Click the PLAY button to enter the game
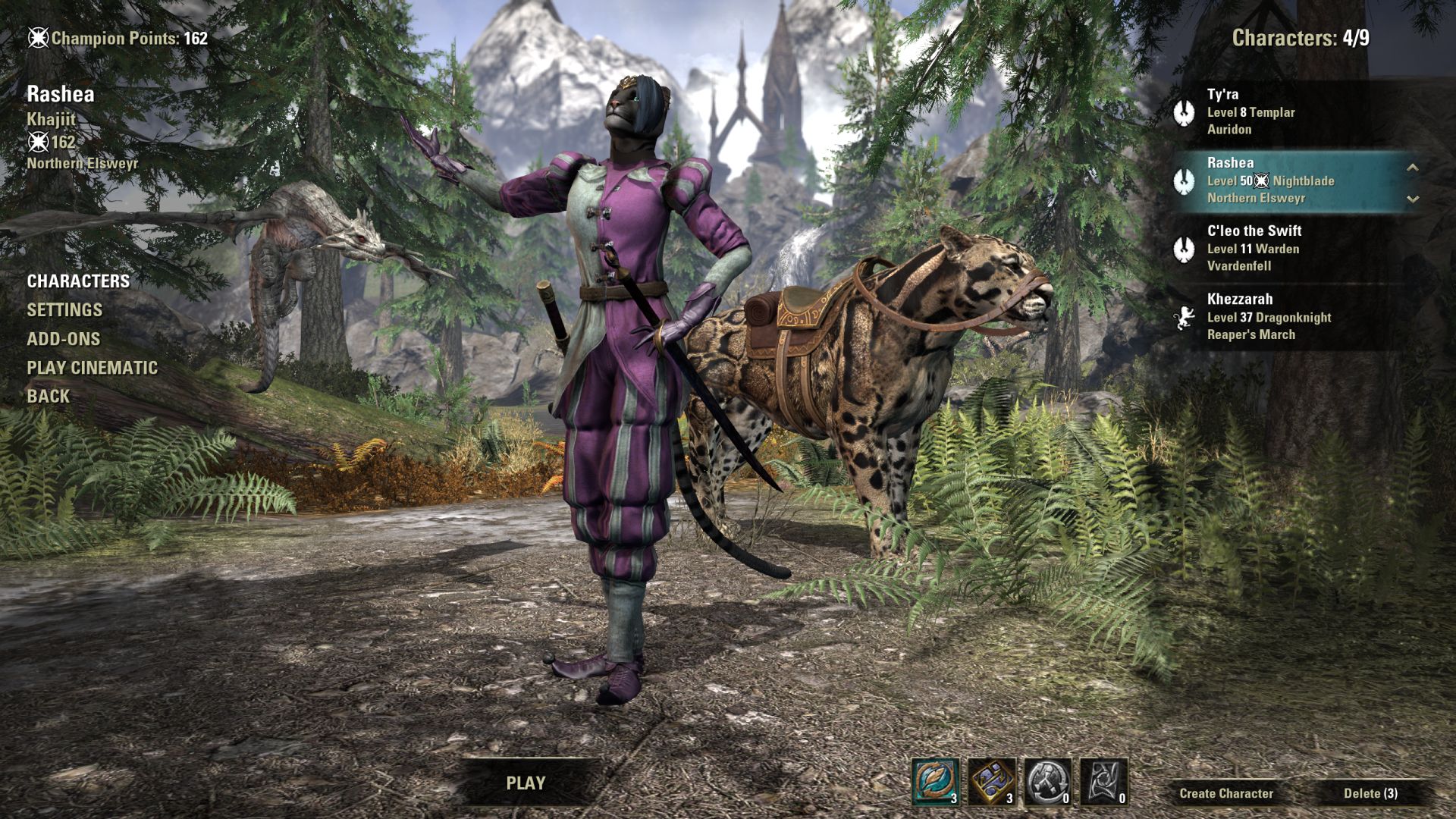1456x819 pixels. click(x=526, y=783)
